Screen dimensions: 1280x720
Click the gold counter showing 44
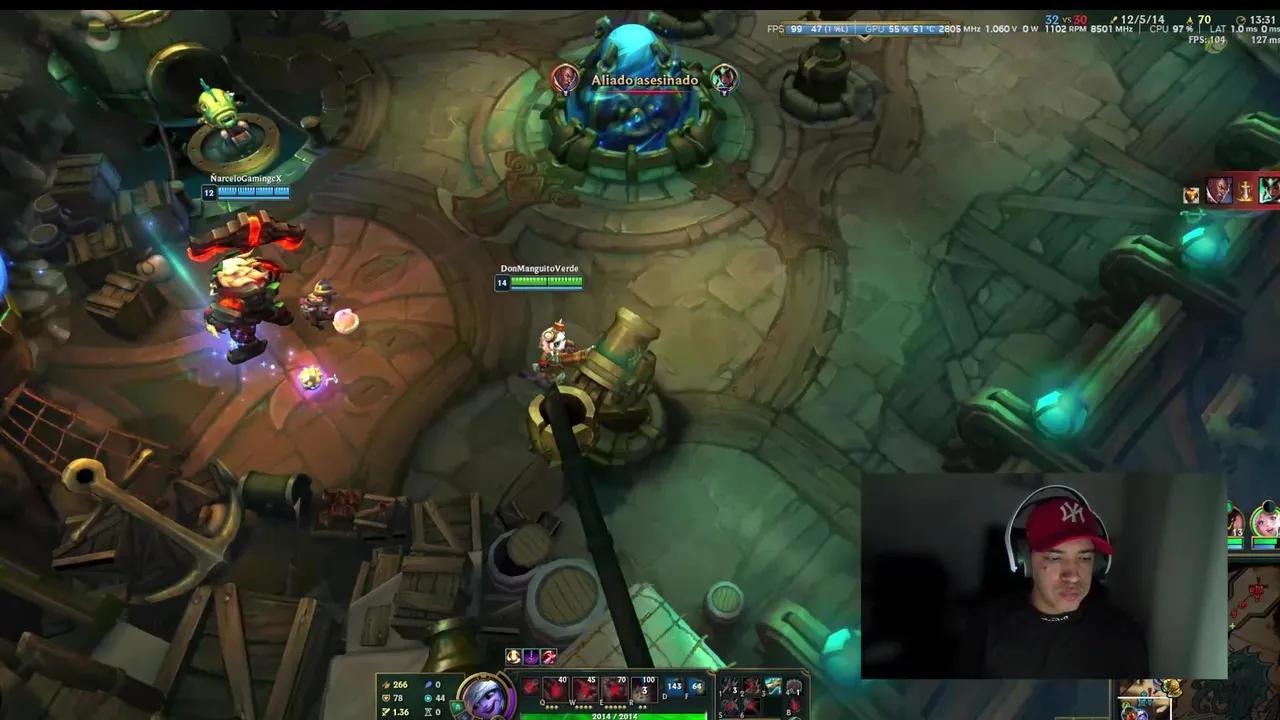(440, 698)
